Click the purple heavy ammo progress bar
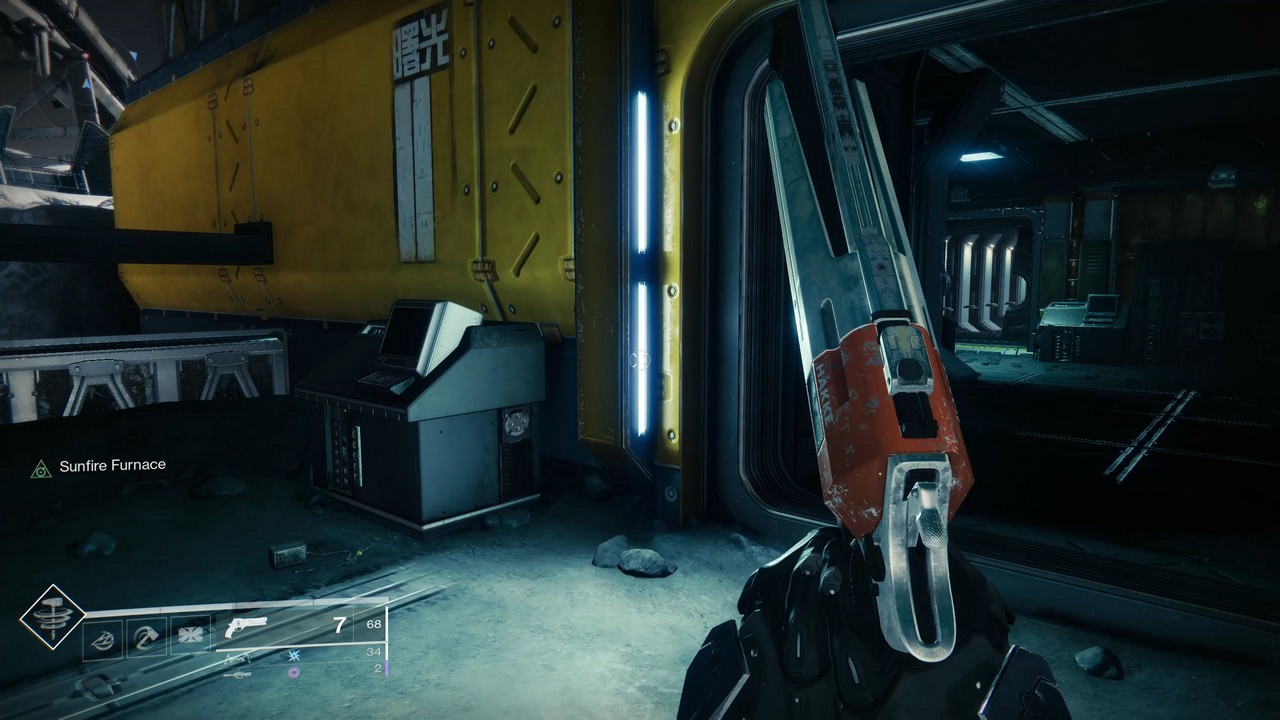This screenshot has height=720, width=1280. 387,669
